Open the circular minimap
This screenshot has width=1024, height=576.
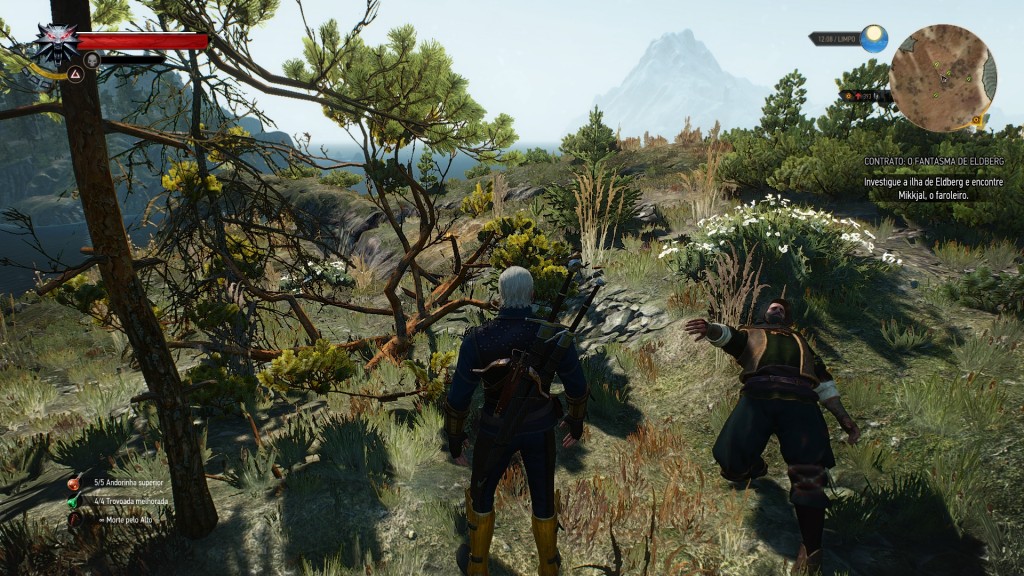[x=942, y=78]
